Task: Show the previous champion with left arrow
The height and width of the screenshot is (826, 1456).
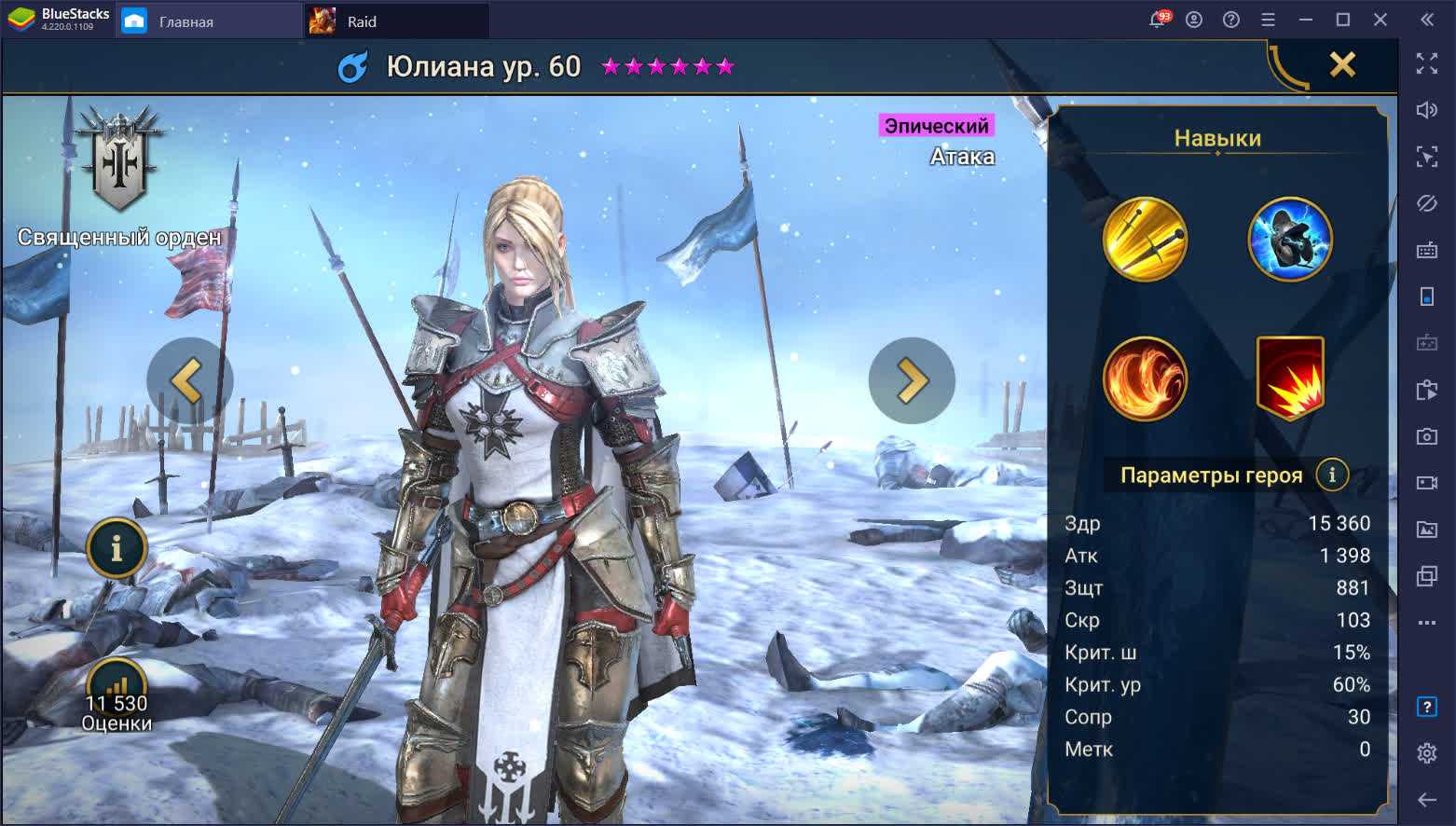Action: click(189, 380)
